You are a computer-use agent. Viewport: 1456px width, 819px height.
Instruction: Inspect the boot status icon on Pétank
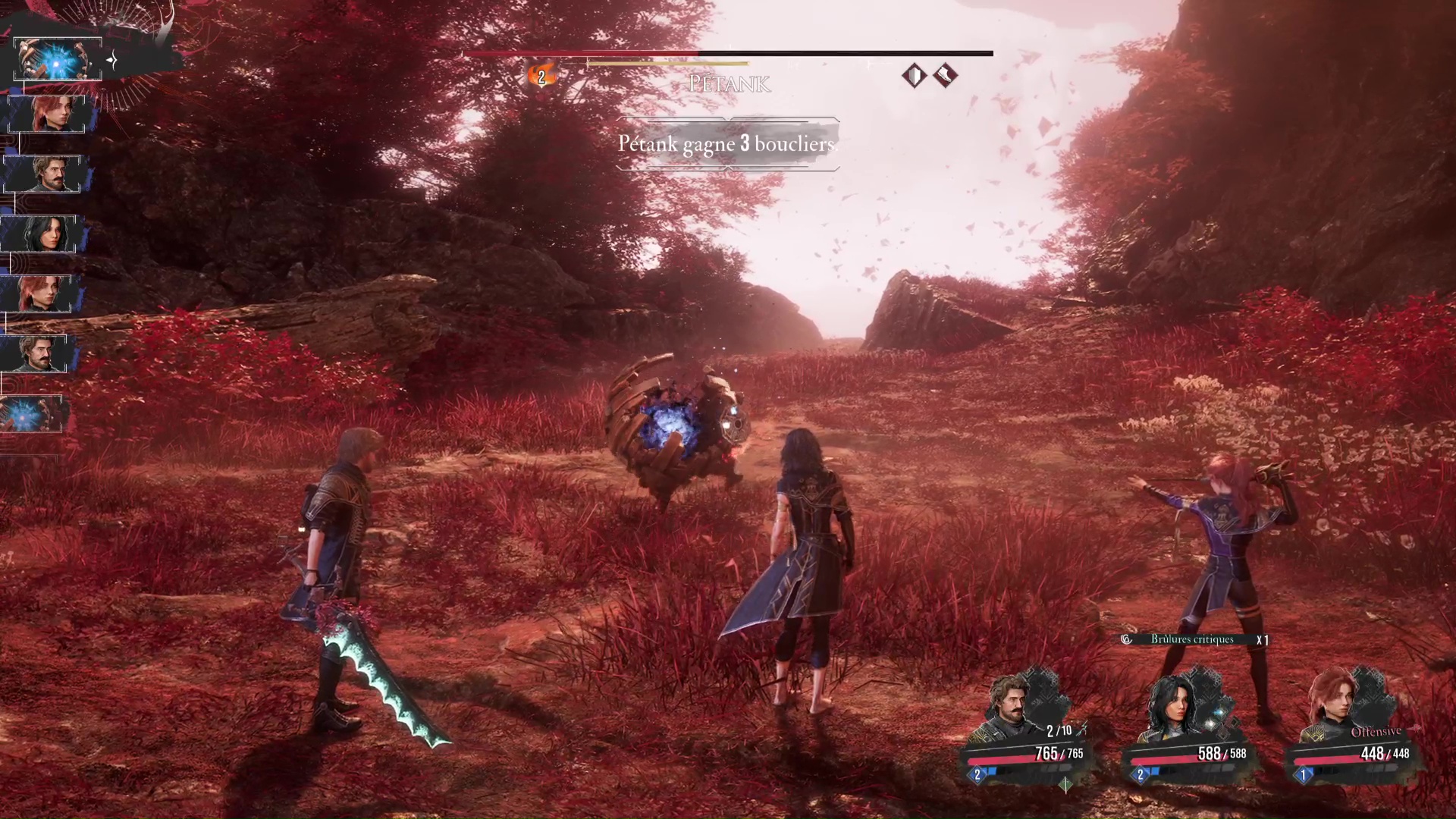click(x=945, y=76)
